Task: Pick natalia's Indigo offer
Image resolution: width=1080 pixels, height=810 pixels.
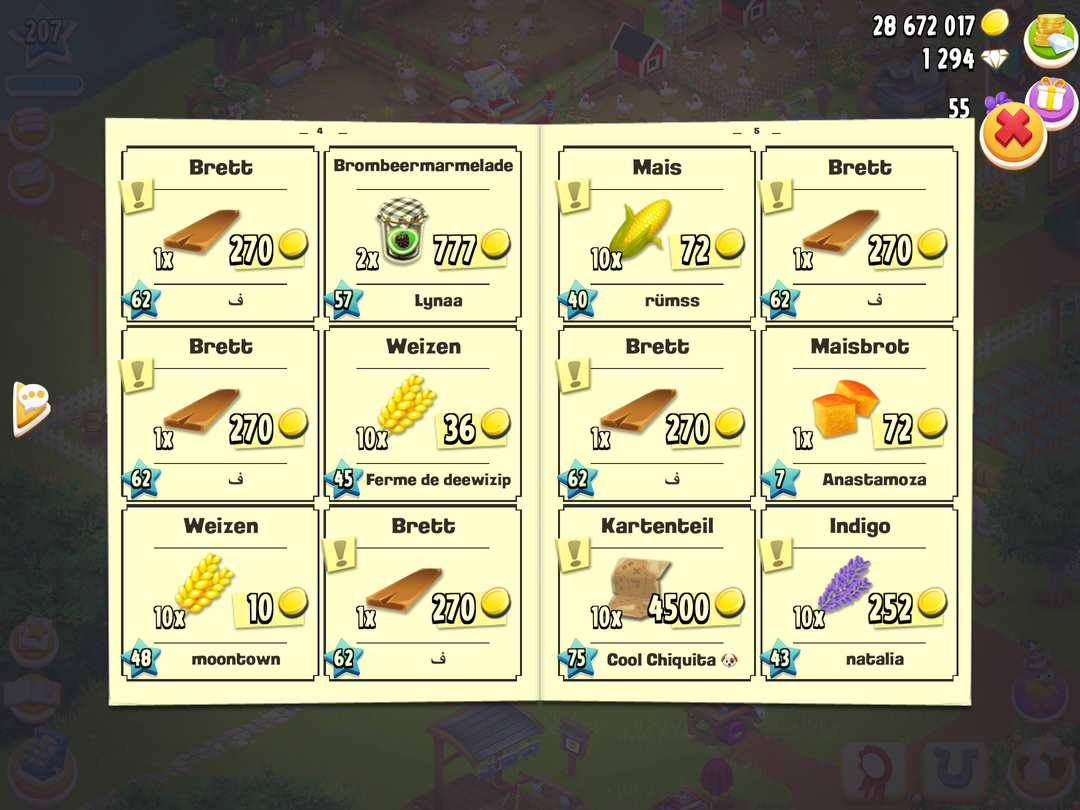Action: 859,594
